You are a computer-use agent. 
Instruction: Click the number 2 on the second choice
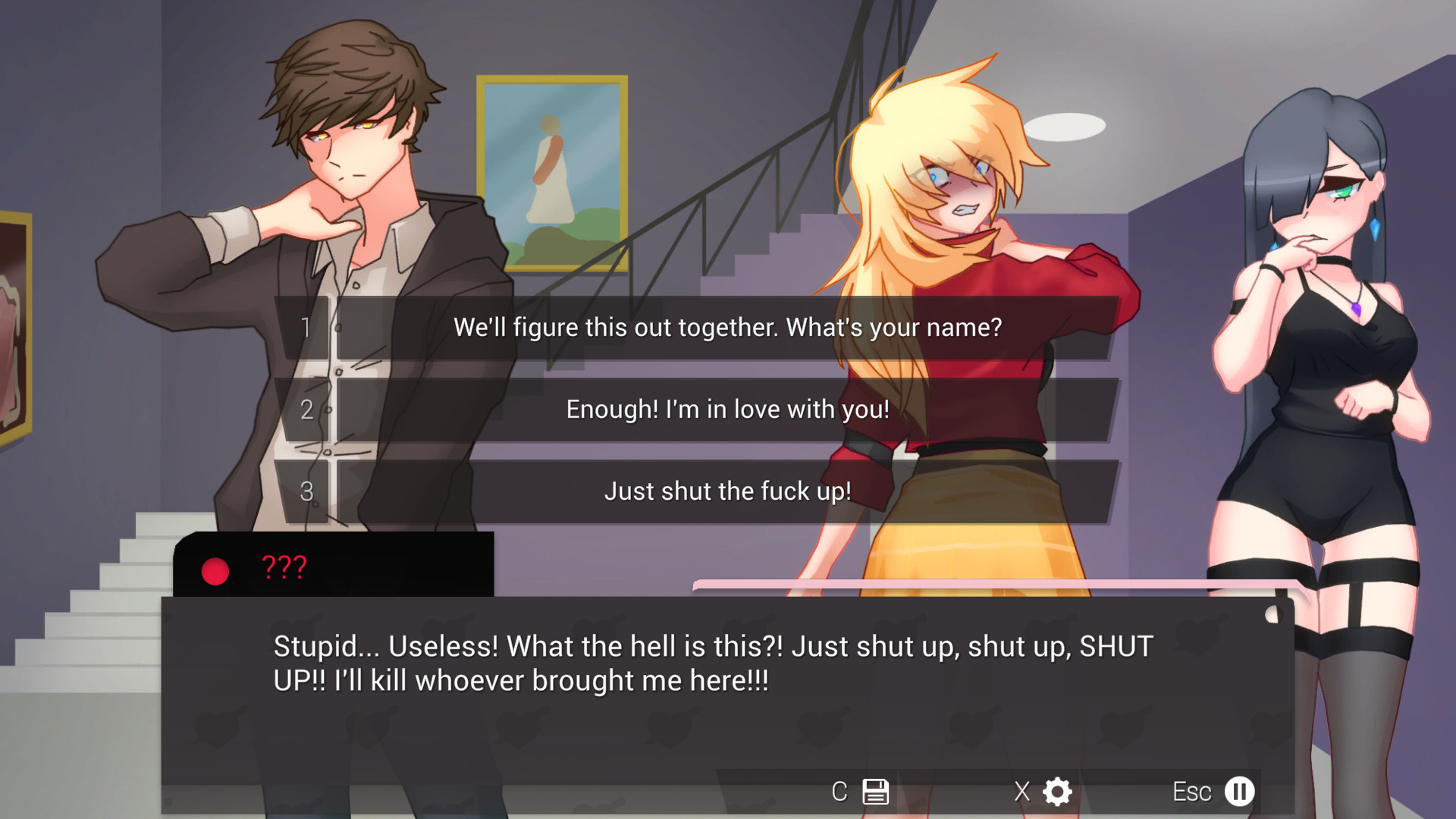tap(308, 409)
